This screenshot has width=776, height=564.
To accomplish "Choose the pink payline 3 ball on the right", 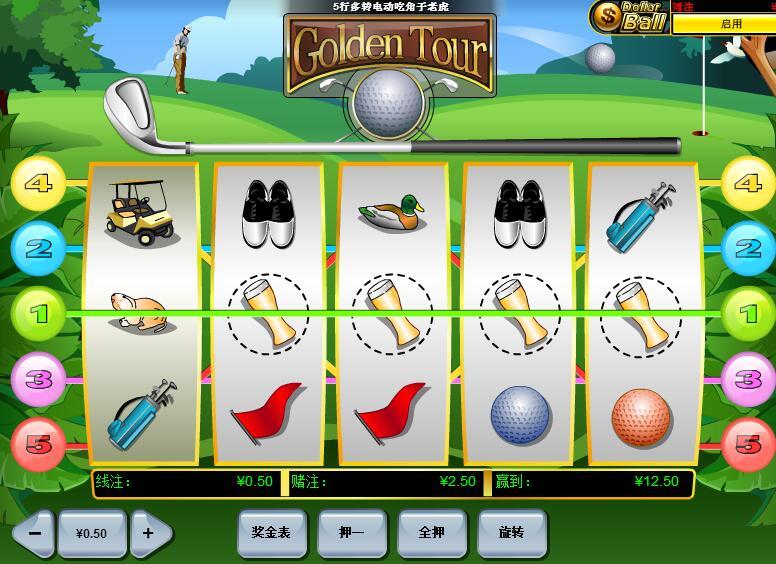I will tap(748, 379).
